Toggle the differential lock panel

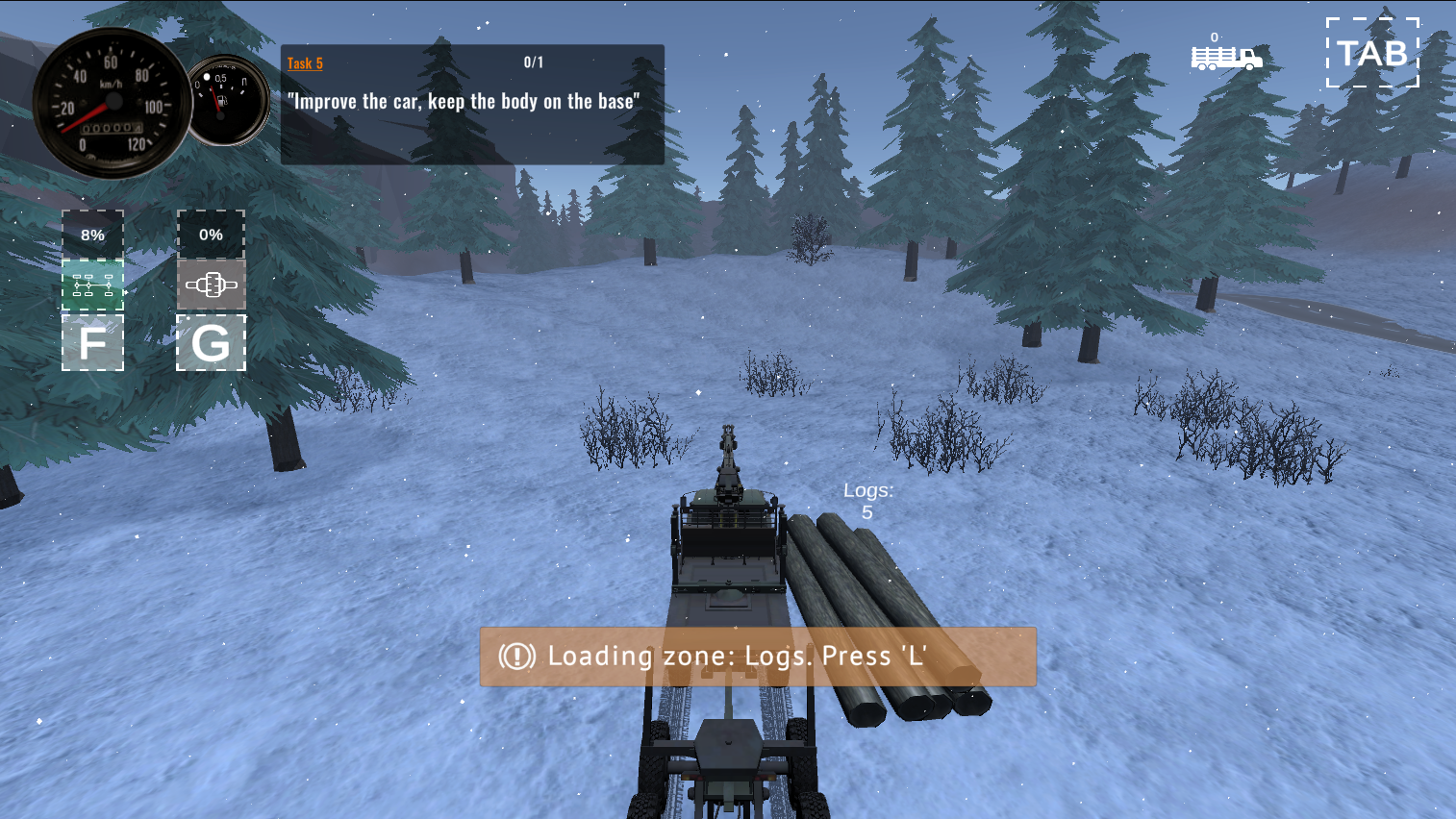coord(211,284)
